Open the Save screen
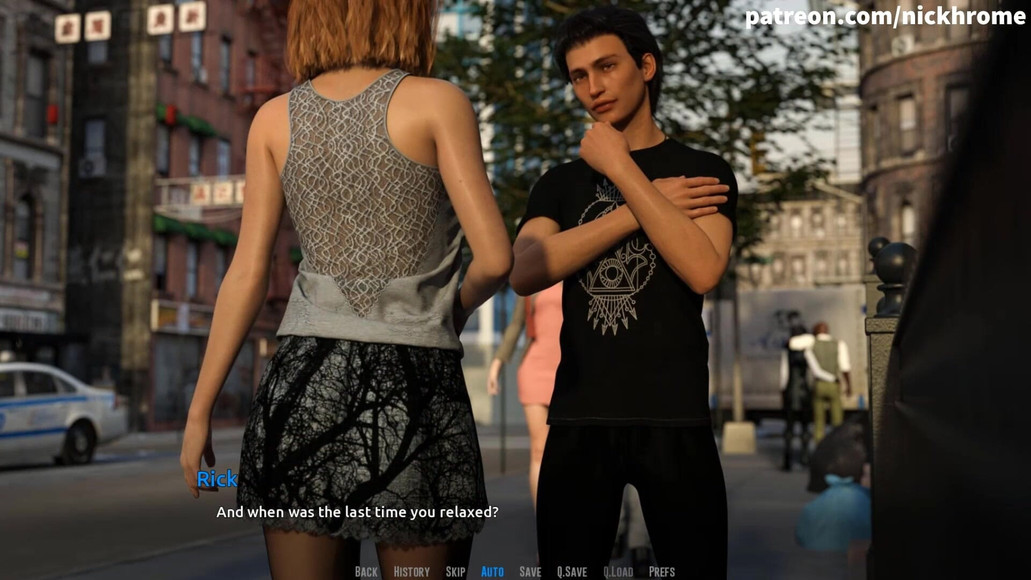This screenshot has height=580, width=1031. [530, 572]
